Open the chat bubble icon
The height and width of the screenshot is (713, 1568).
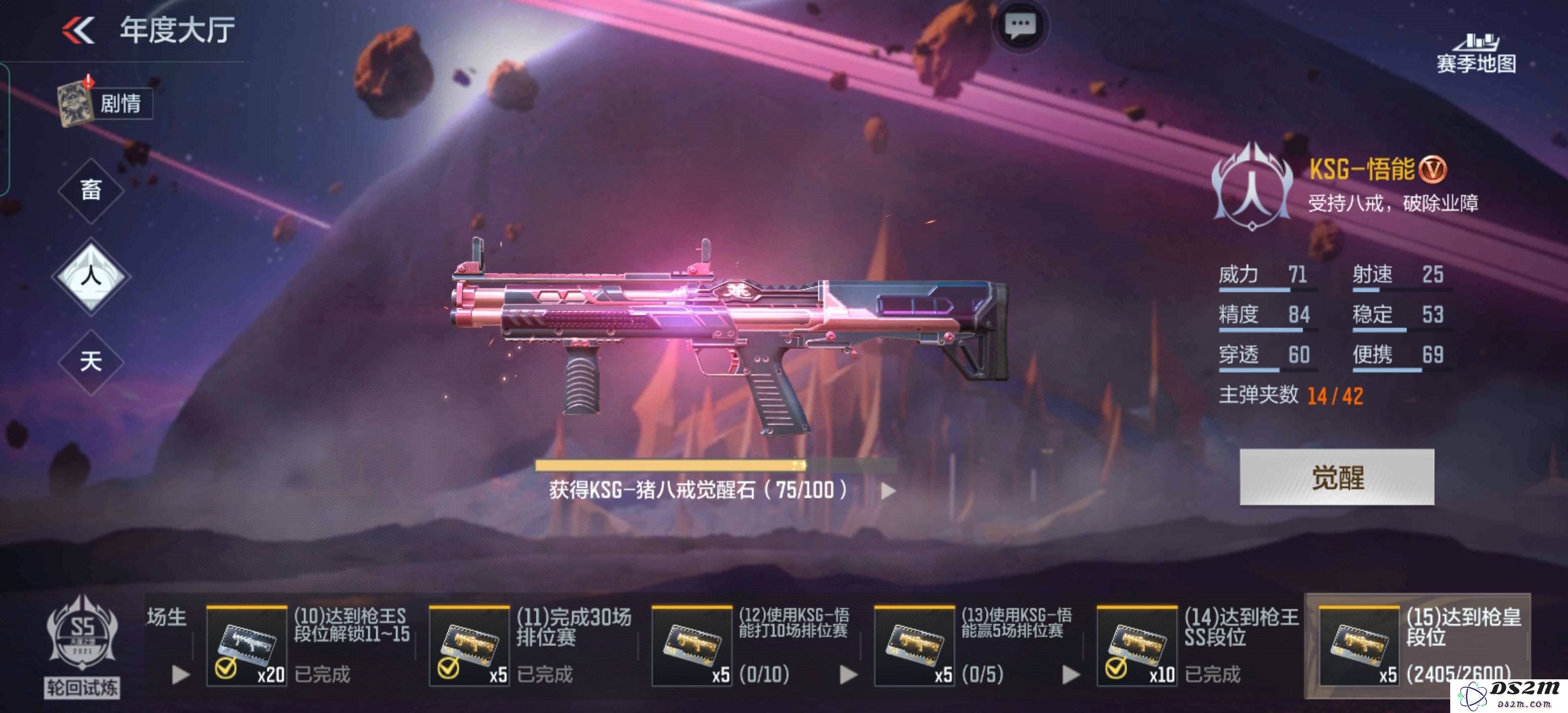(x=1020, y=26)
